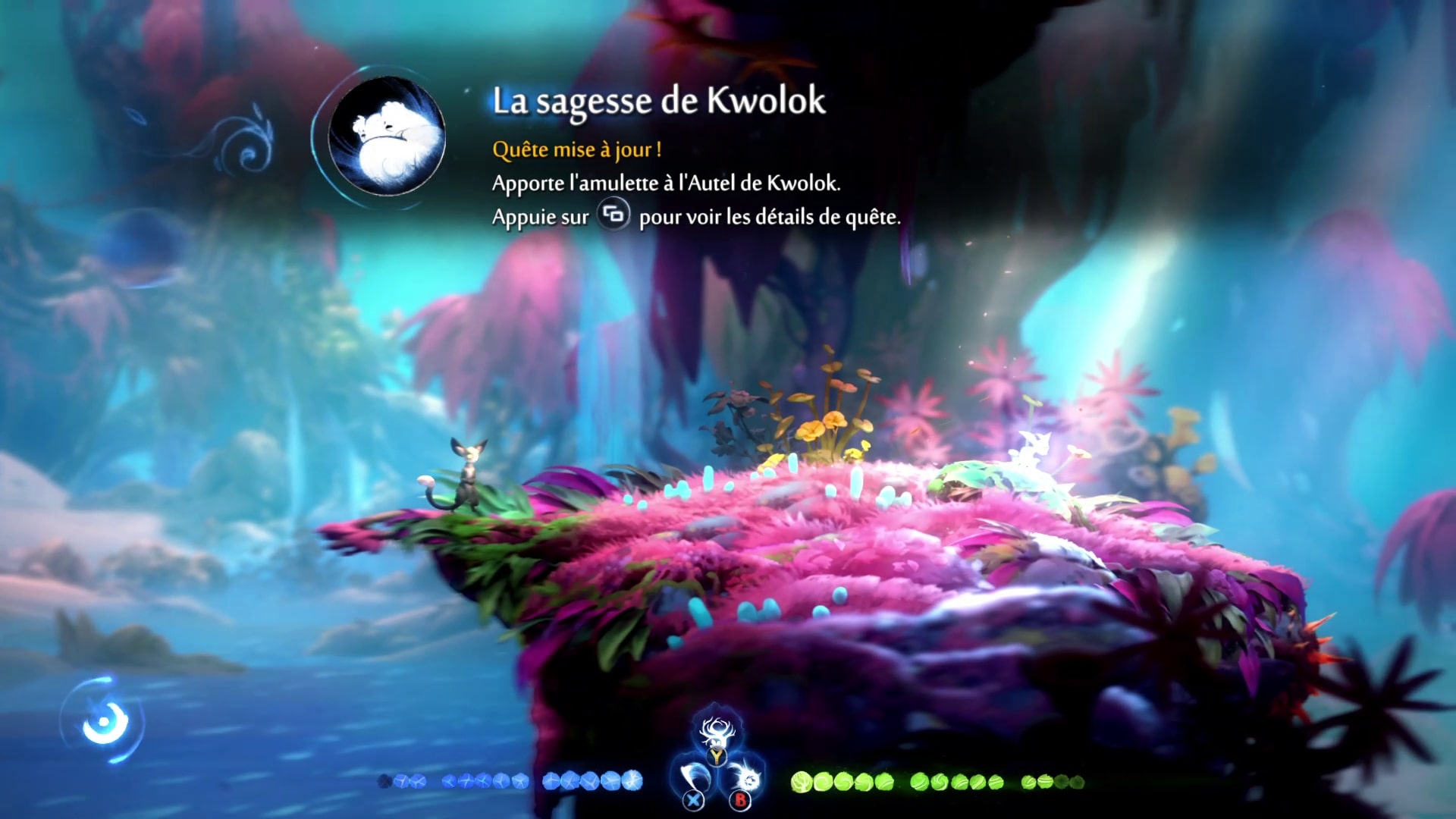Image resolution: width=1456 pixels, height=819 pixels.
Task: Click the antlered spirit icon above the ability wheel
Action: click(x=717, y=732)
